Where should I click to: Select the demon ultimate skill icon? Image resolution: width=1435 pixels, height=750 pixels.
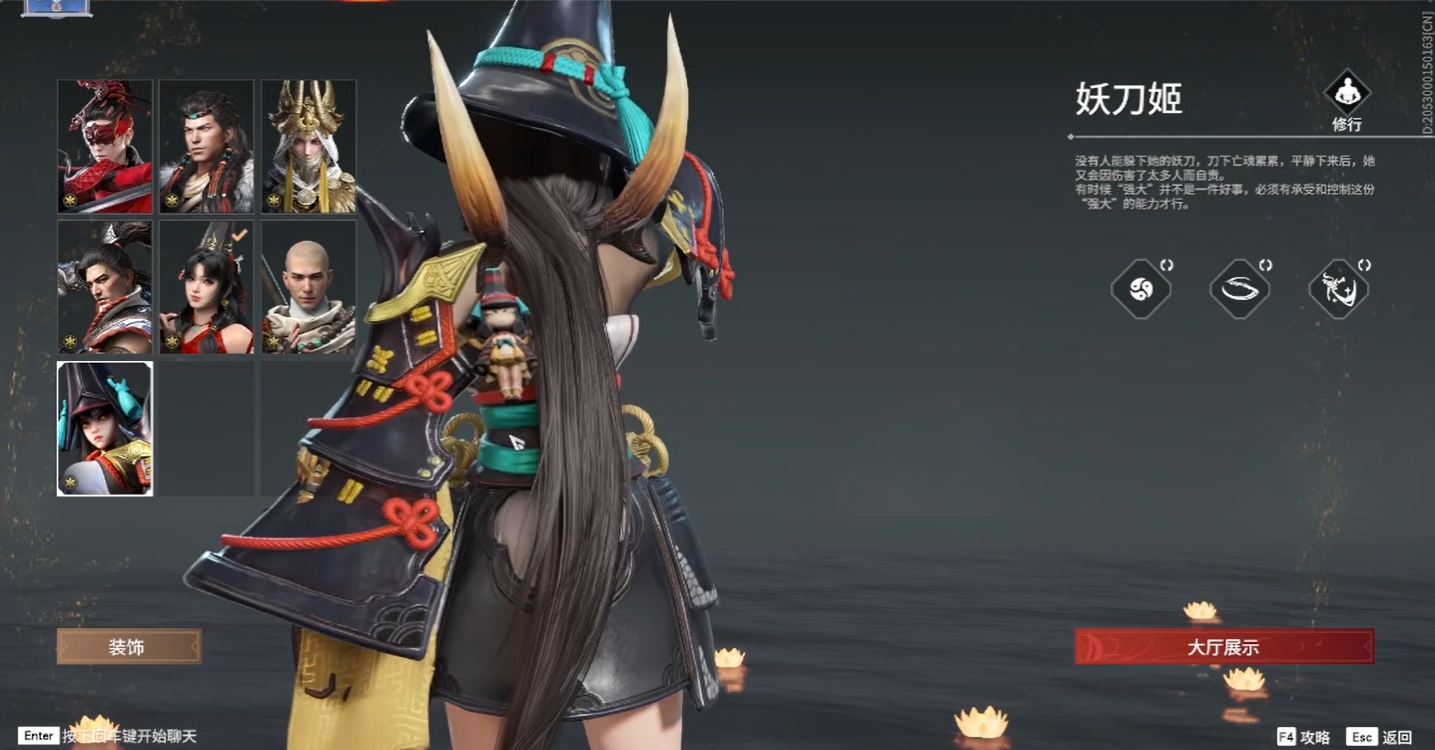pos(1339,287)
